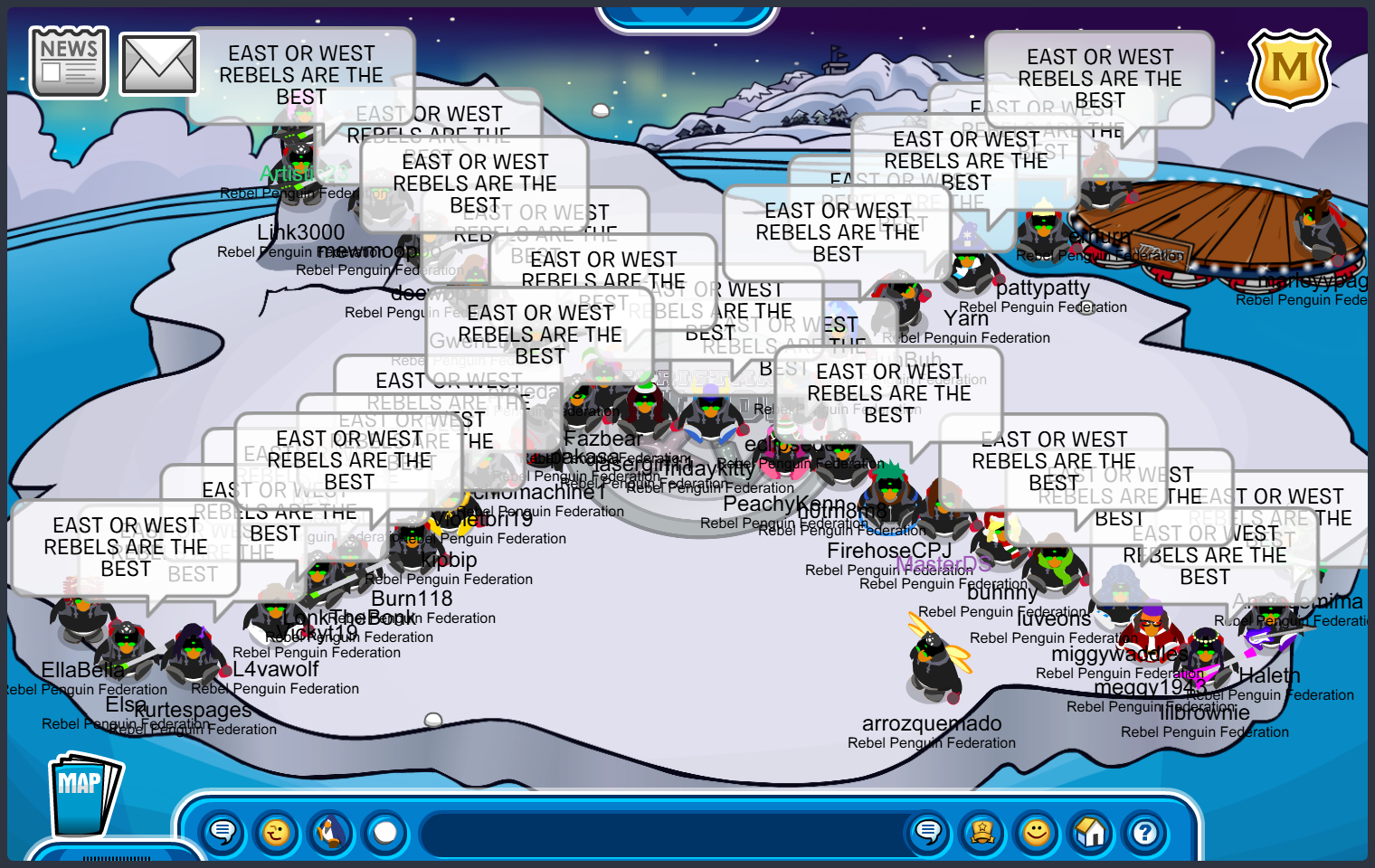Image resolution: width=1375 pixels, height=868 pixels.
Task: Click the gold moderator M badge
Action: 1289,69
